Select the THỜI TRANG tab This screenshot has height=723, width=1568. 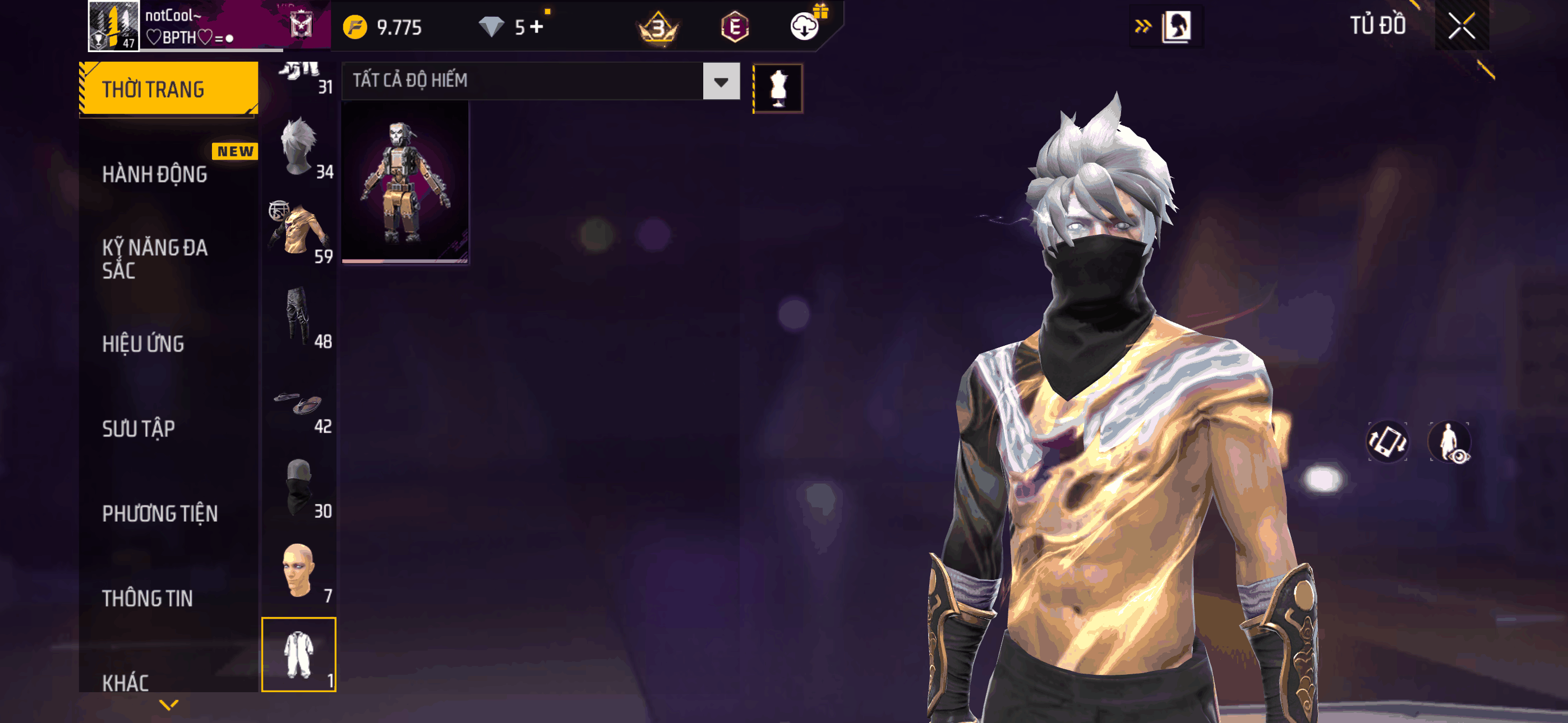tap(168, 89)
